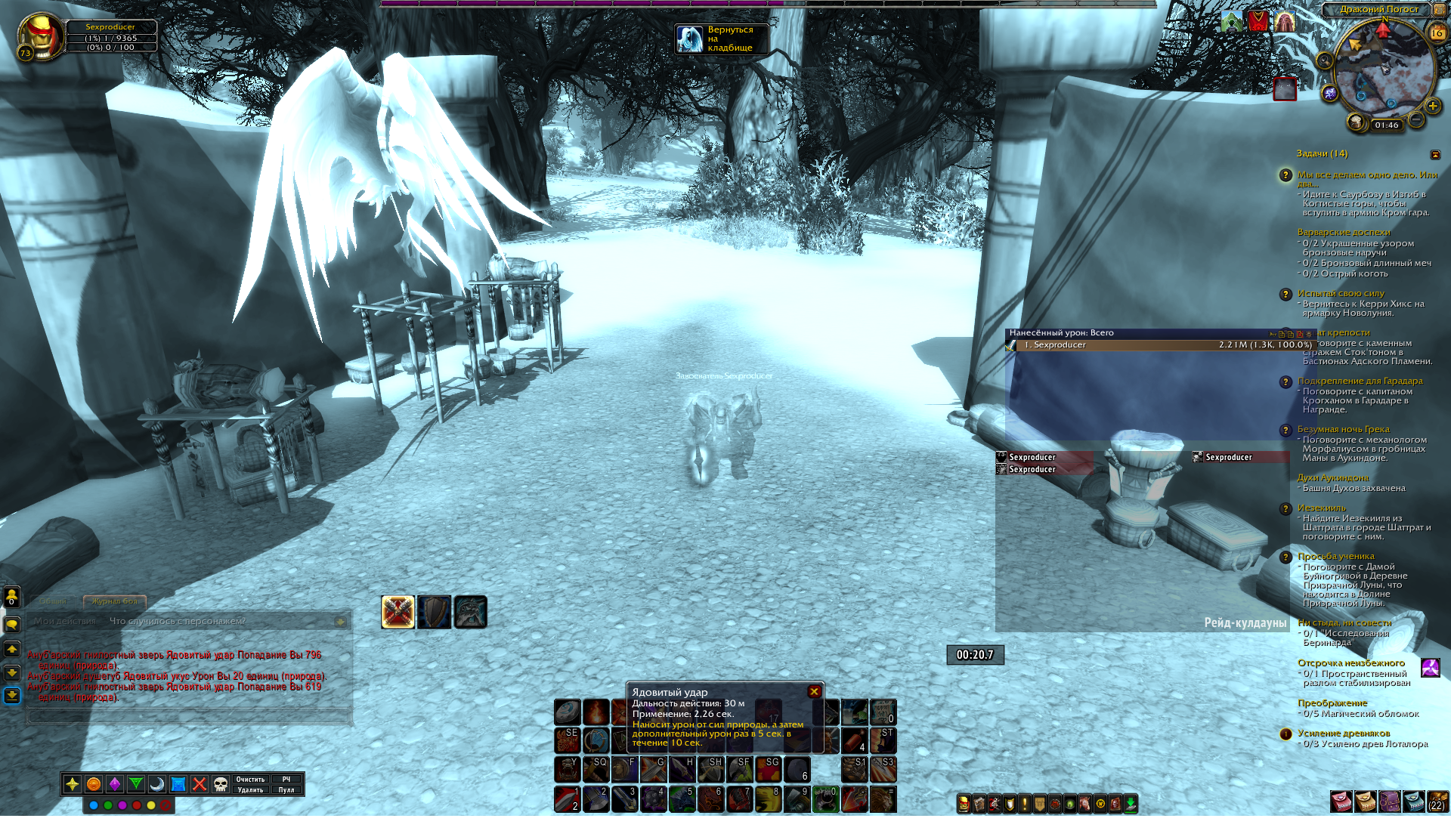Click the crossed-swords icon above the action bars
This screenshot has width=1451, height=840.
tap(398, 612)
